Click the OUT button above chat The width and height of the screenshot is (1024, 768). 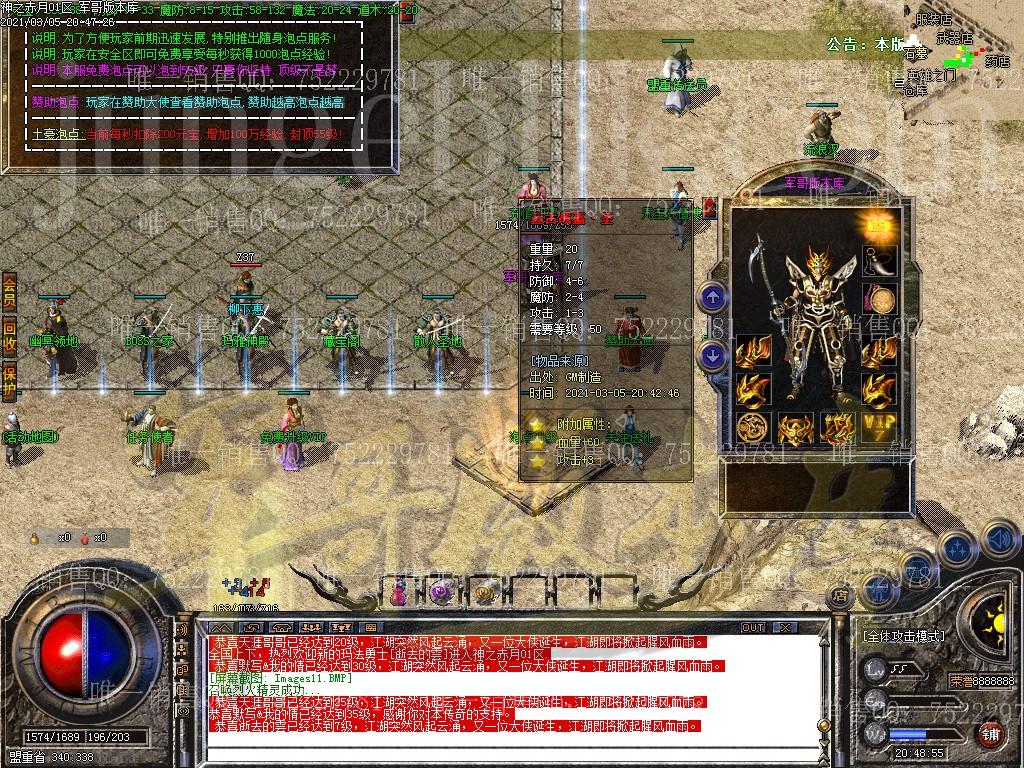coord(752,627)
